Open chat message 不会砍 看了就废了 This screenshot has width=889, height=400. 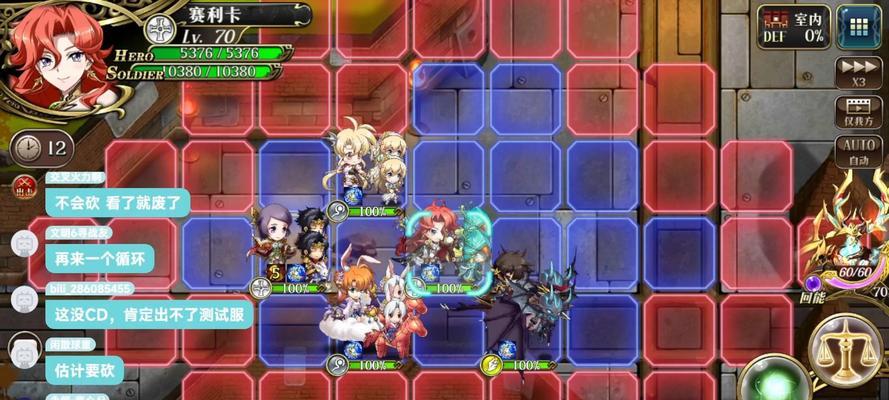[117, 202]
